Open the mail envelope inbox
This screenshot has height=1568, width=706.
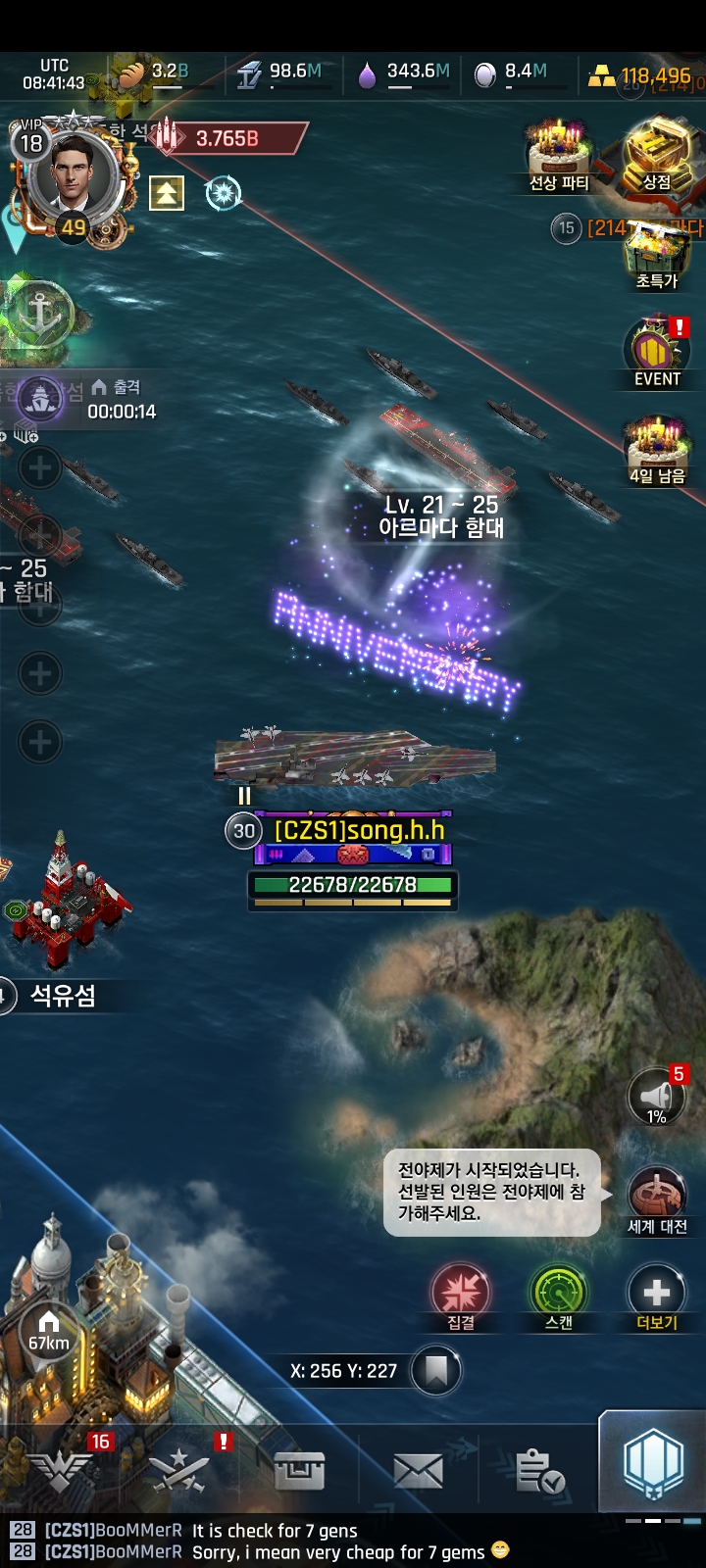pyautogui.click(x=418, y=1470)
